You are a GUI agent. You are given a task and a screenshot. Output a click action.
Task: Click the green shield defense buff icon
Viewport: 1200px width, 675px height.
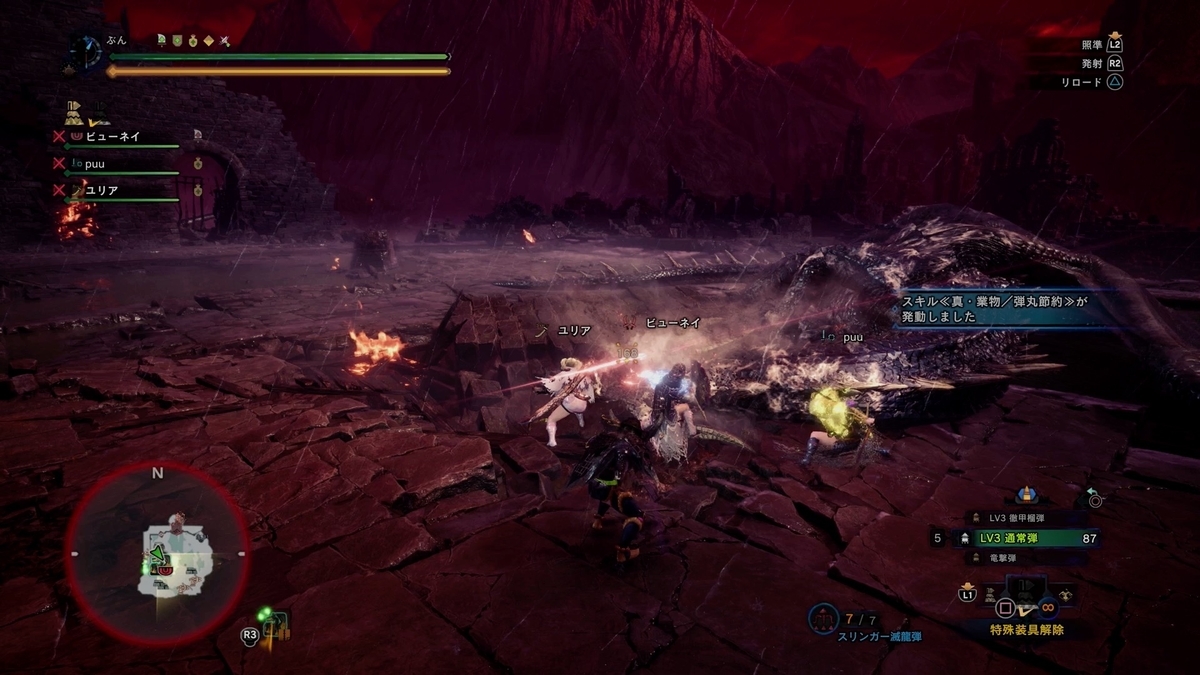point(176,41)
